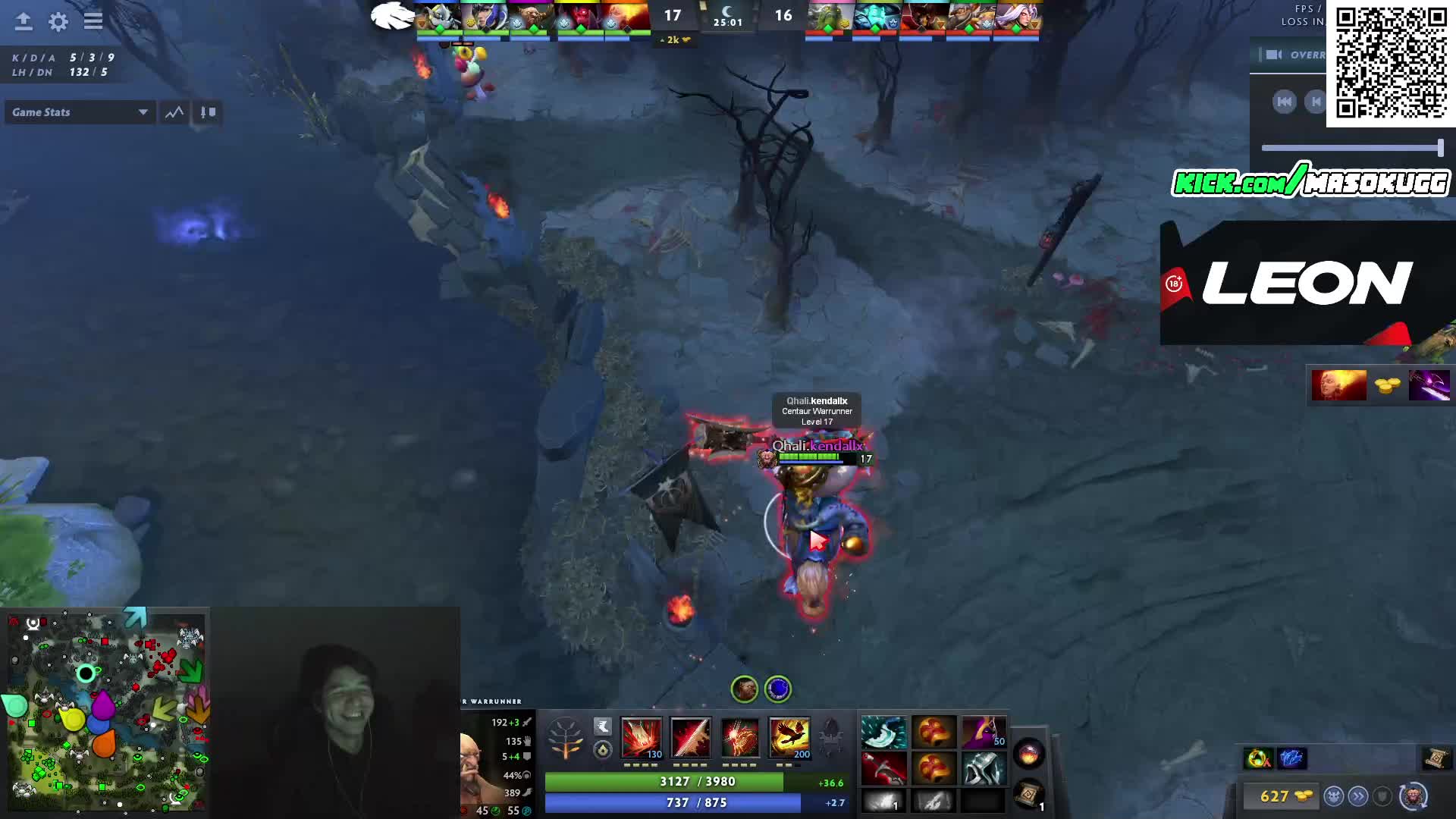Use the ultimate ability costing 200 mana
Viewport: 1456px width, 819px height.
click(x=789, y=737)
